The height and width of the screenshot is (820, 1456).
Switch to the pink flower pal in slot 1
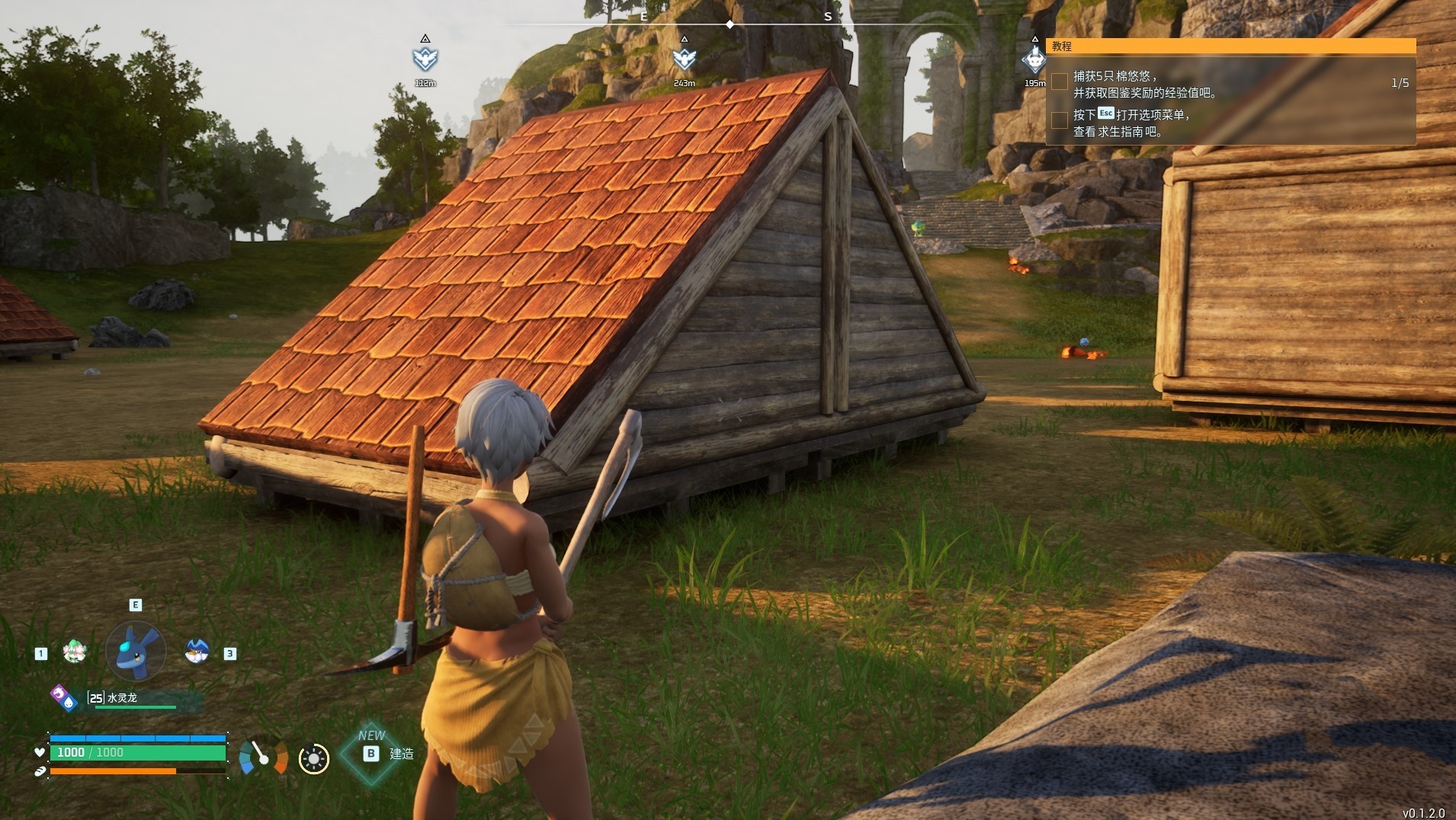click(x=75, y=652)
